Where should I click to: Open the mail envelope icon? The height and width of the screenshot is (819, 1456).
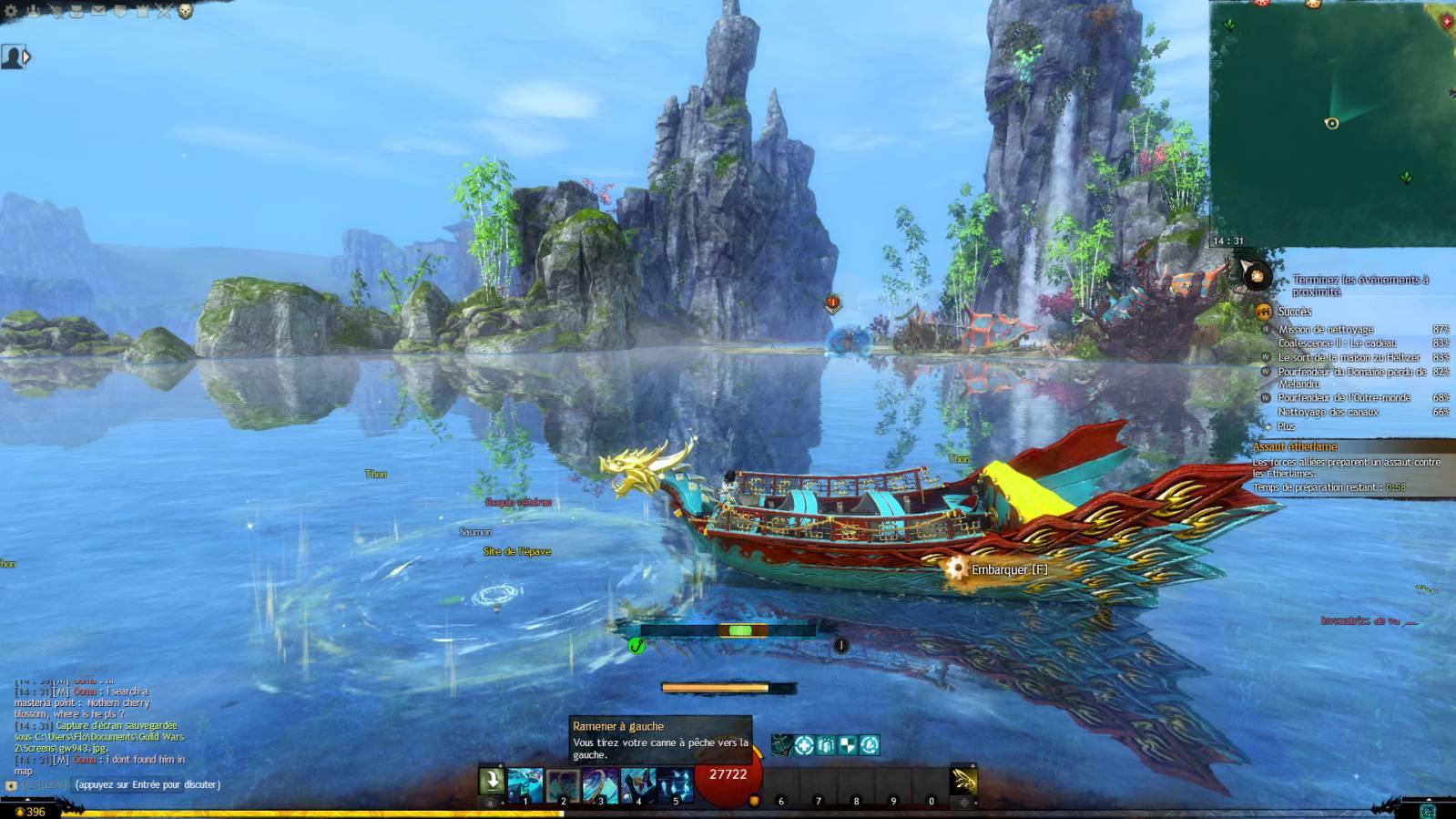[98, 12]
